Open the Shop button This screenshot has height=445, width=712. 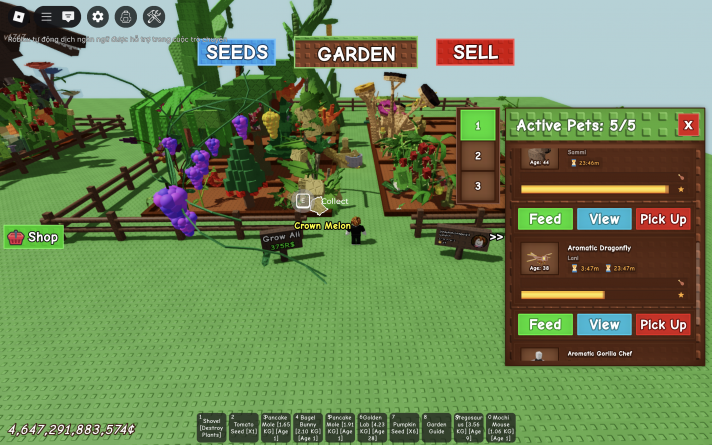[34, 237]
